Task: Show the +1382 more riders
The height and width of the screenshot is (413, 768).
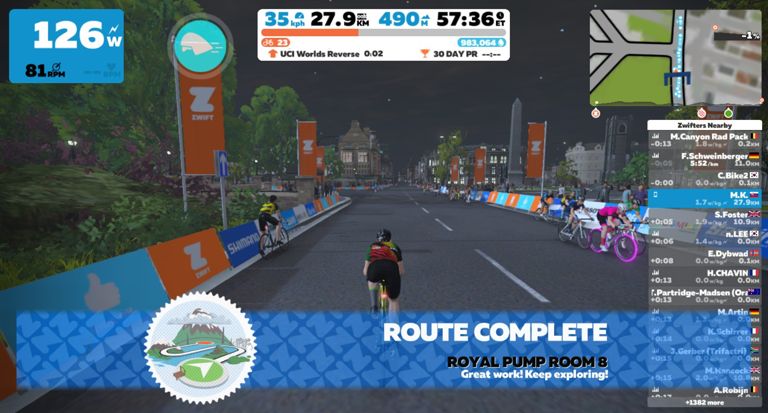Action: (x=705, y=403)
